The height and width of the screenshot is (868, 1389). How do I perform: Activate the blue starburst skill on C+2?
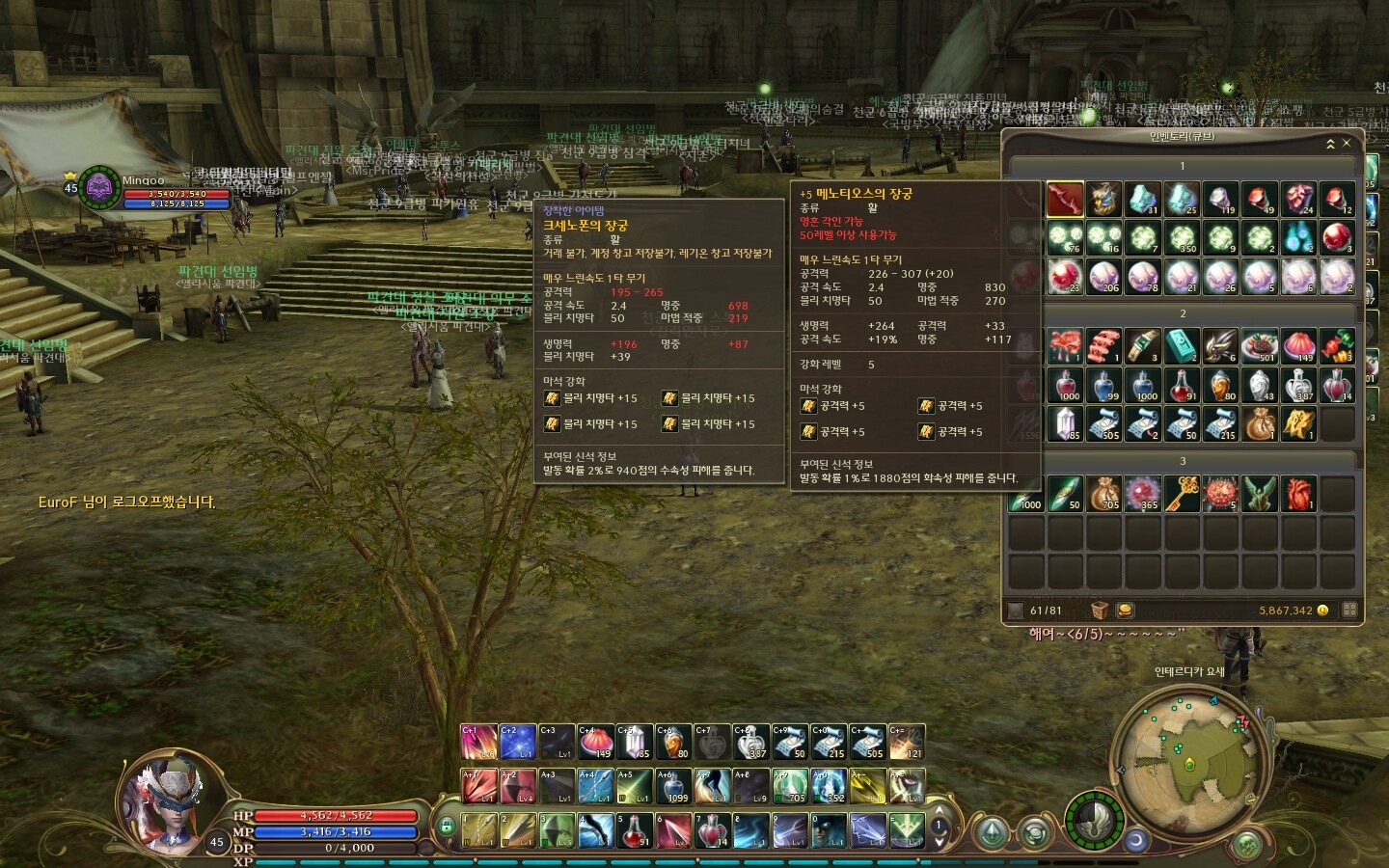pyautogui.click(x=517, y=742)
